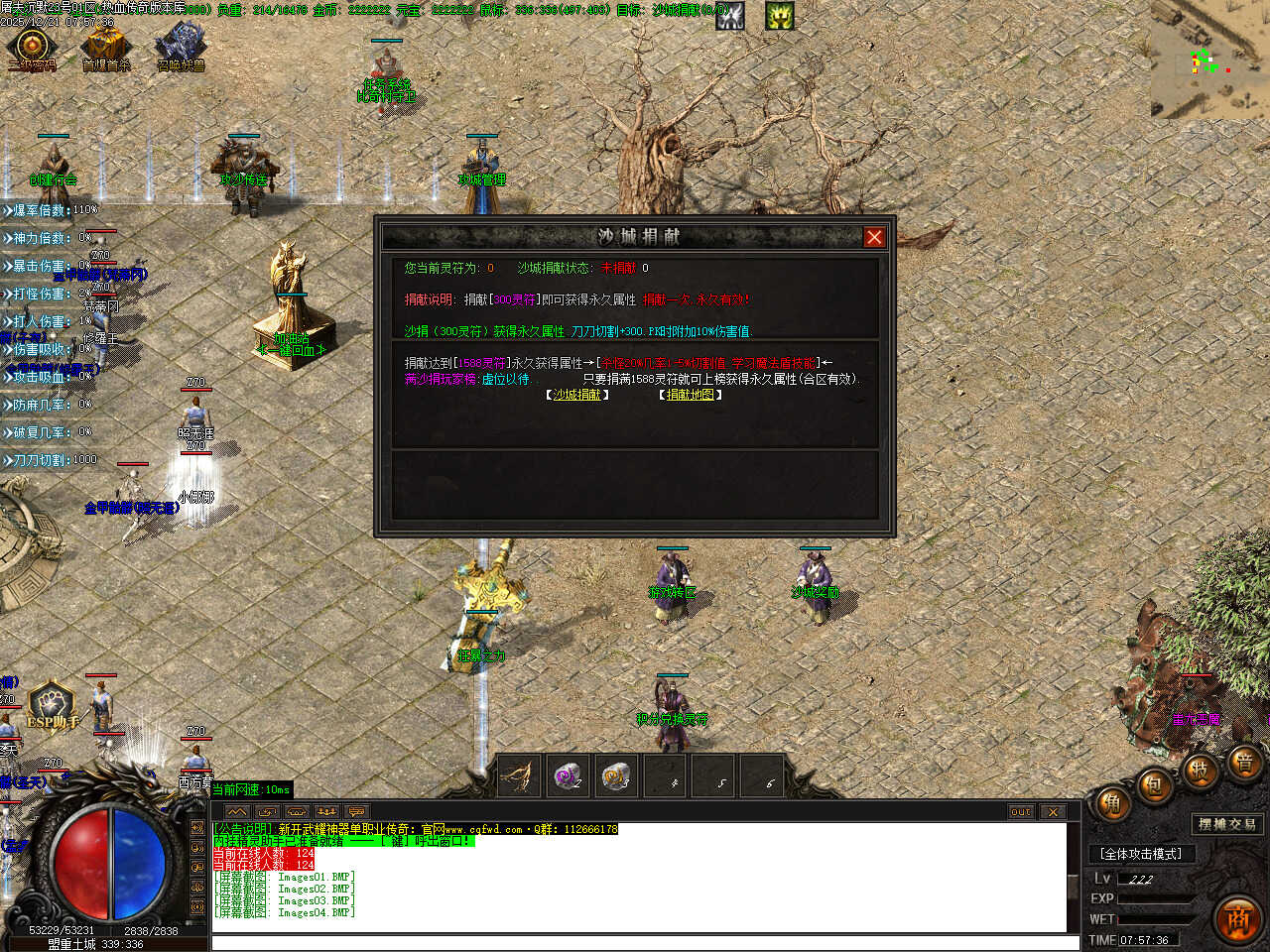Toggle the 全体攻击模式 attack mode
The width and height of the screenshot is (1270, 952).
(x=1141, y=854)
